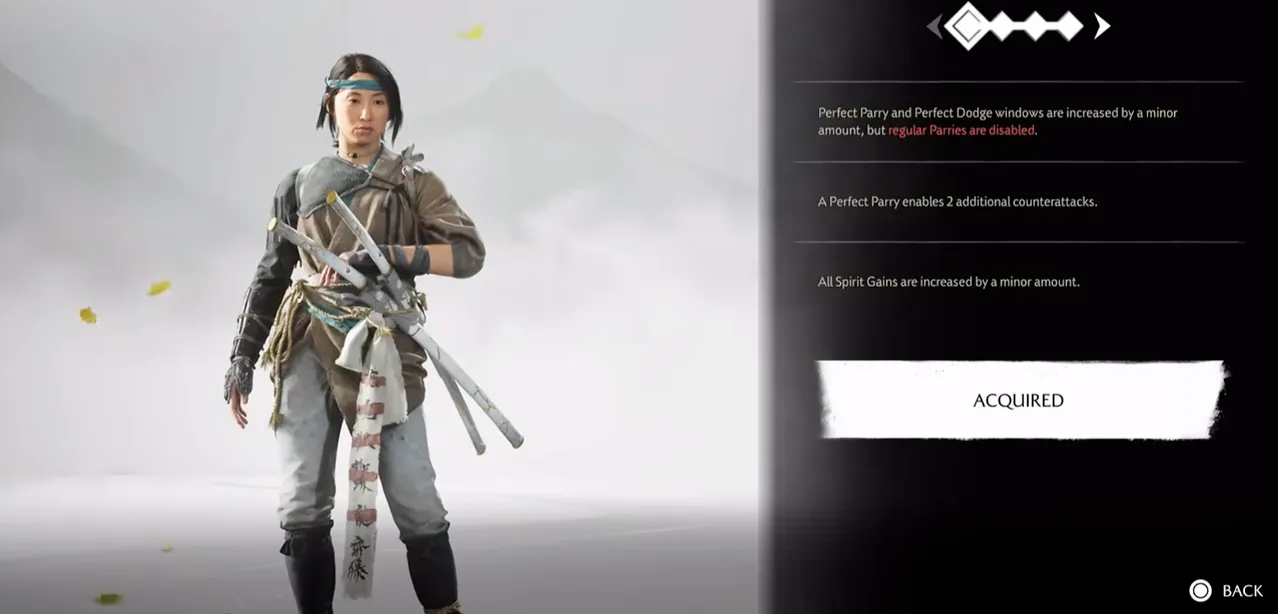Click the white ACQUIRED banner

pyautogui.click(x=1018, y=400)
